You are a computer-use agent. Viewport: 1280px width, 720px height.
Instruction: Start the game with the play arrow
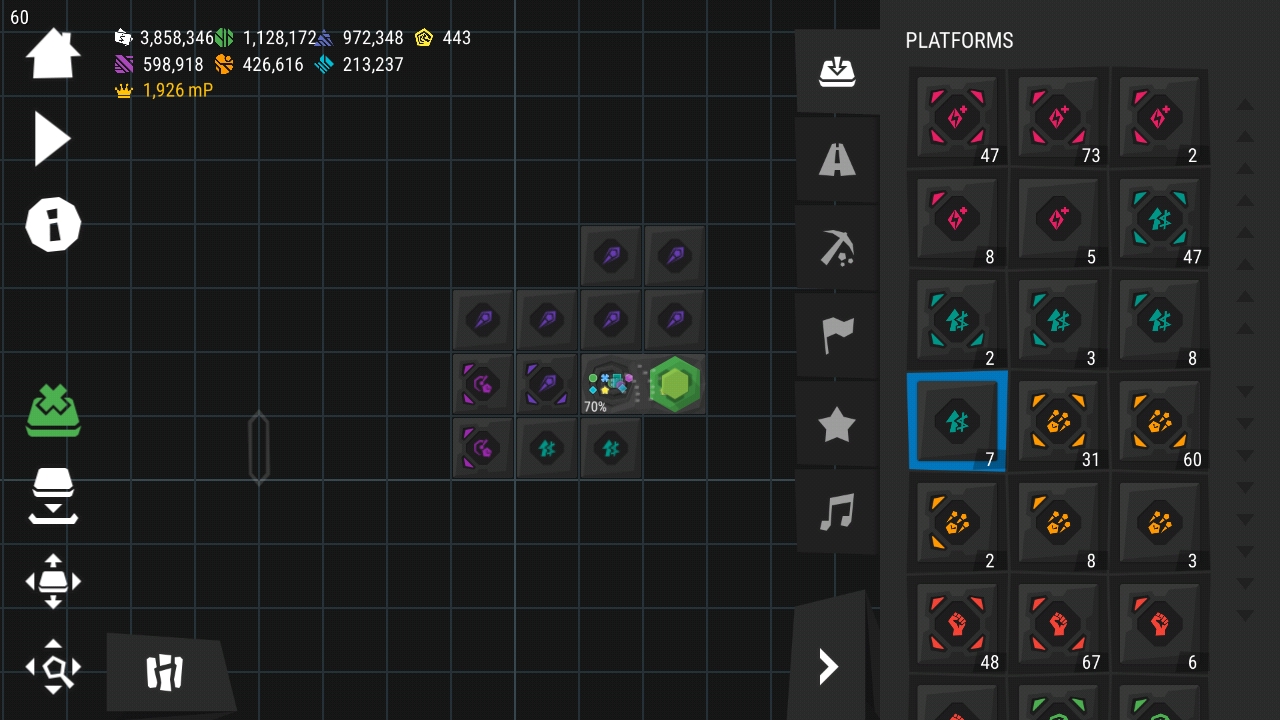coord(52,138)
